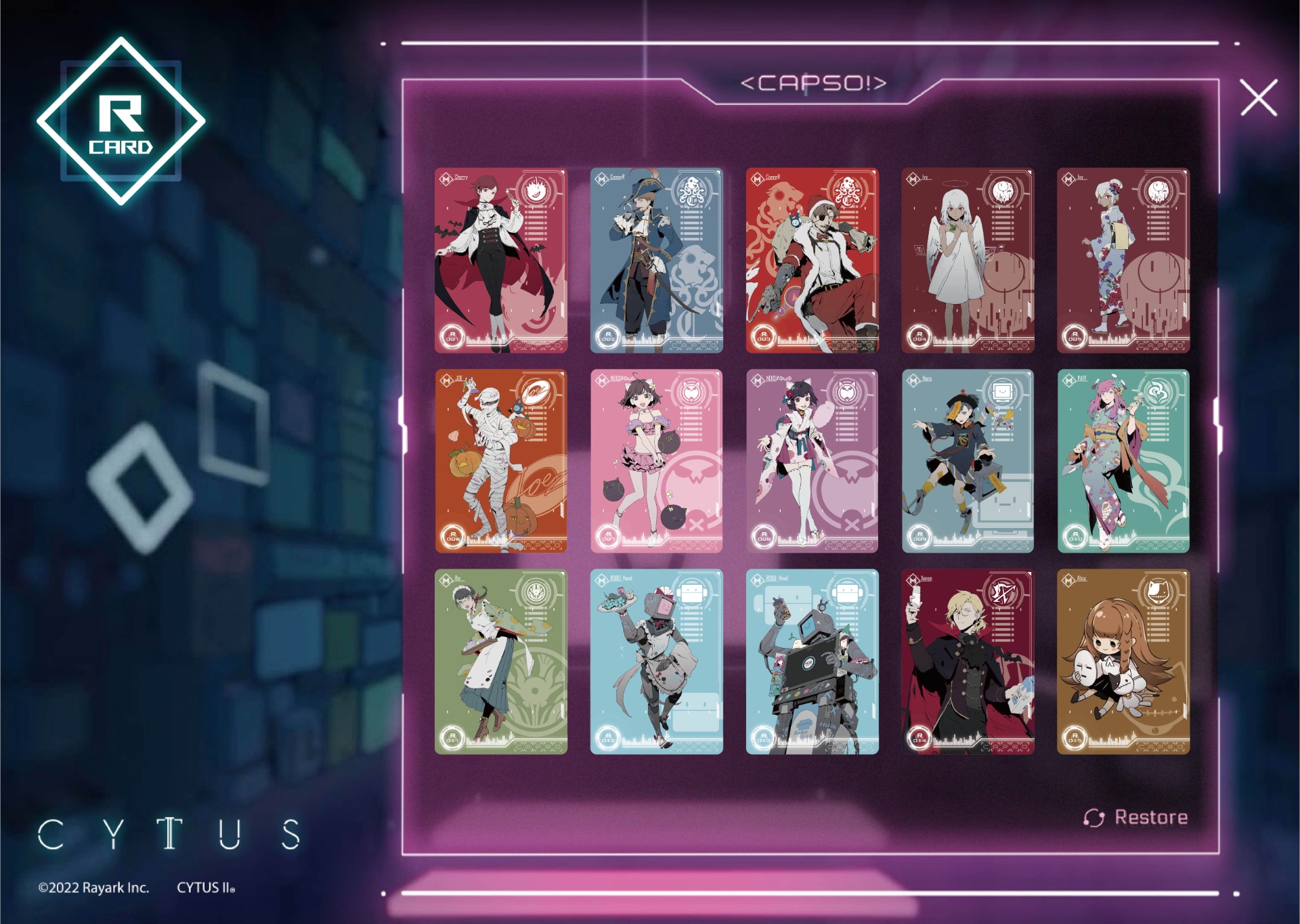Open the orange mummy JOE card
This screenshot has width=1300, height=924.
(501, 461)
